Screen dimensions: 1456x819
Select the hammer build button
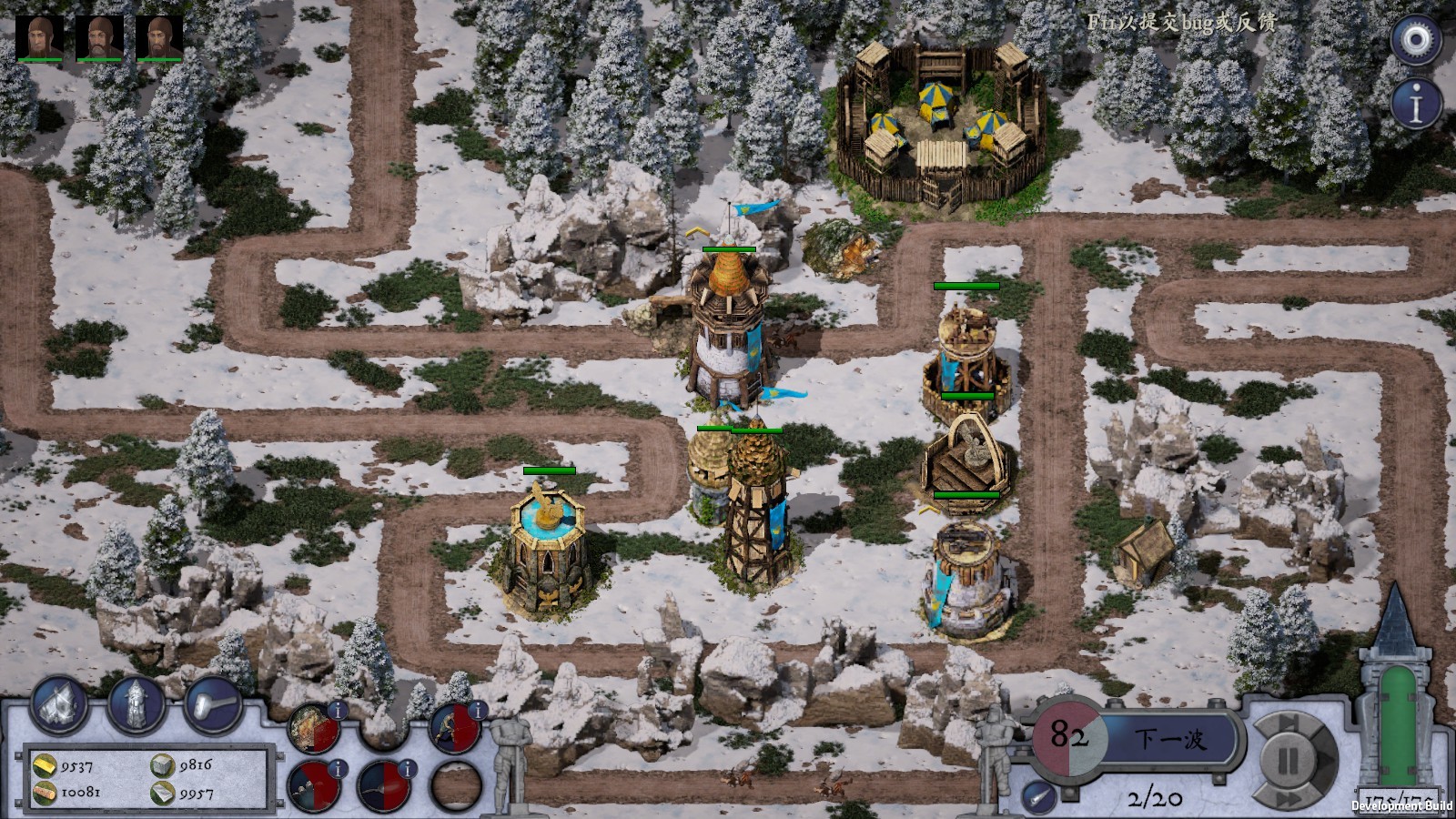tap(213, 703)
